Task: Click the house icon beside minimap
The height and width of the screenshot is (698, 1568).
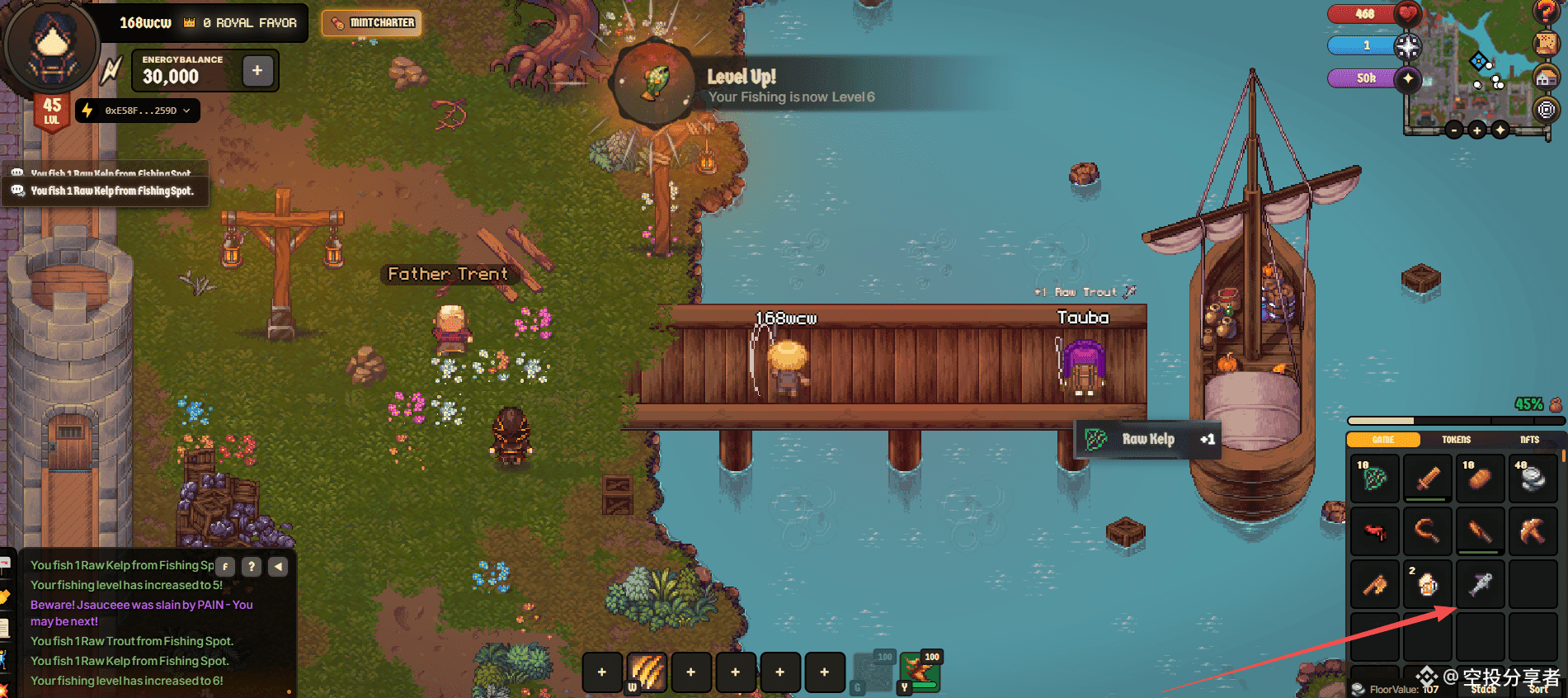Action: [x=1546, y=78]
